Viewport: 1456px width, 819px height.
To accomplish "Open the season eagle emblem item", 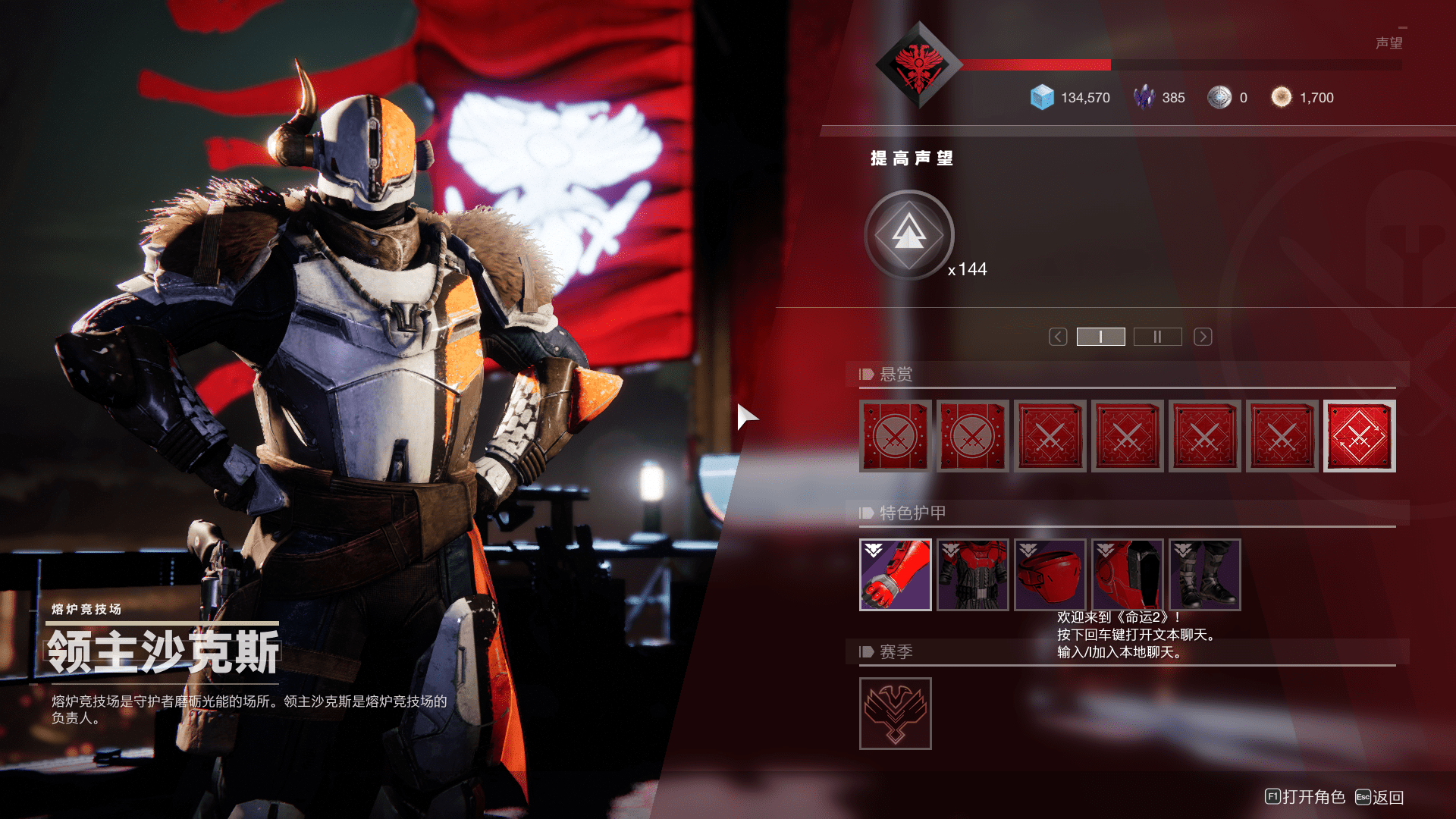I will [895, 714].
